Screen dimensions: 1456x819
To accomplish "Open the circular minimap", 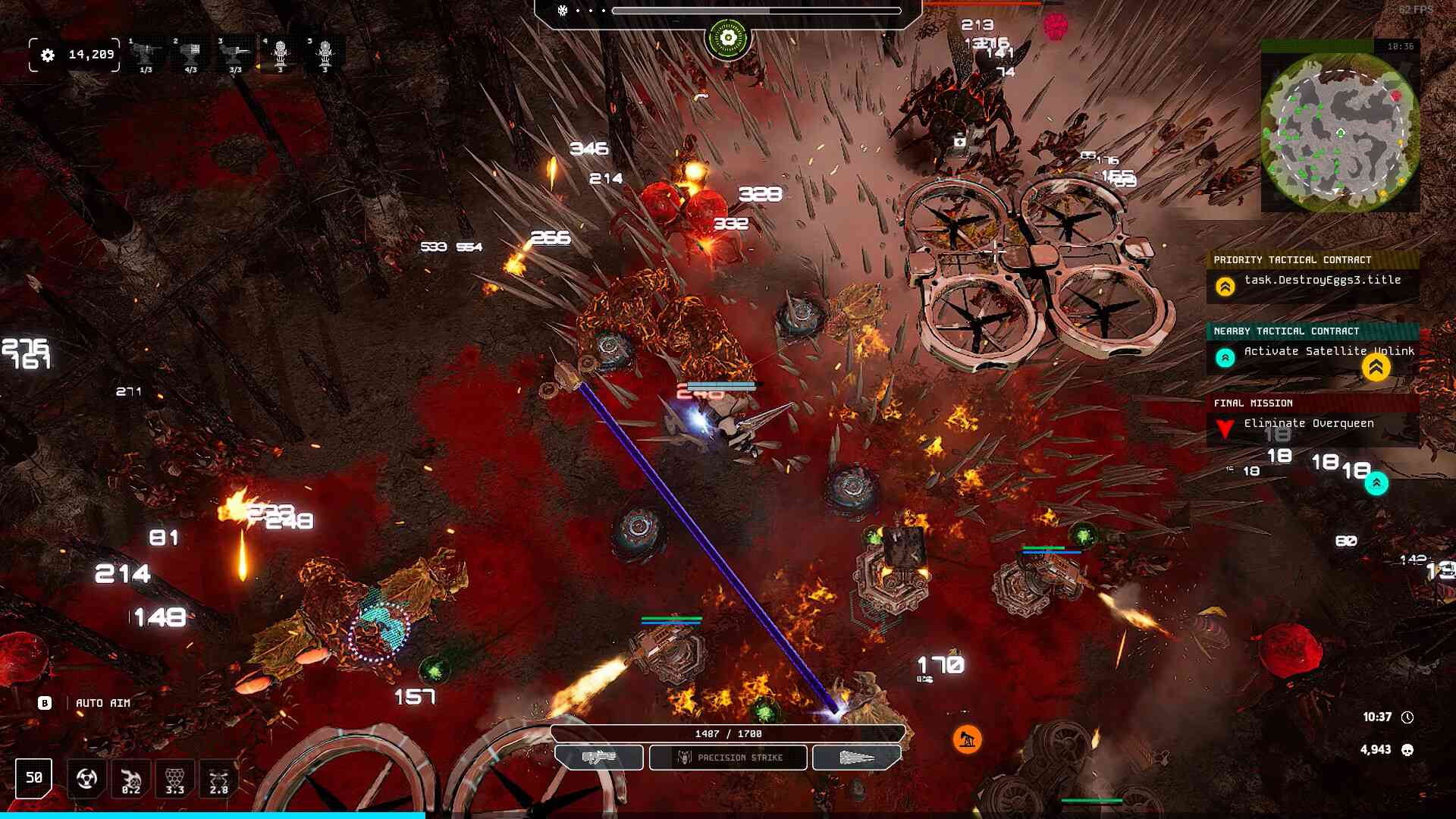I will (1340, 133).
